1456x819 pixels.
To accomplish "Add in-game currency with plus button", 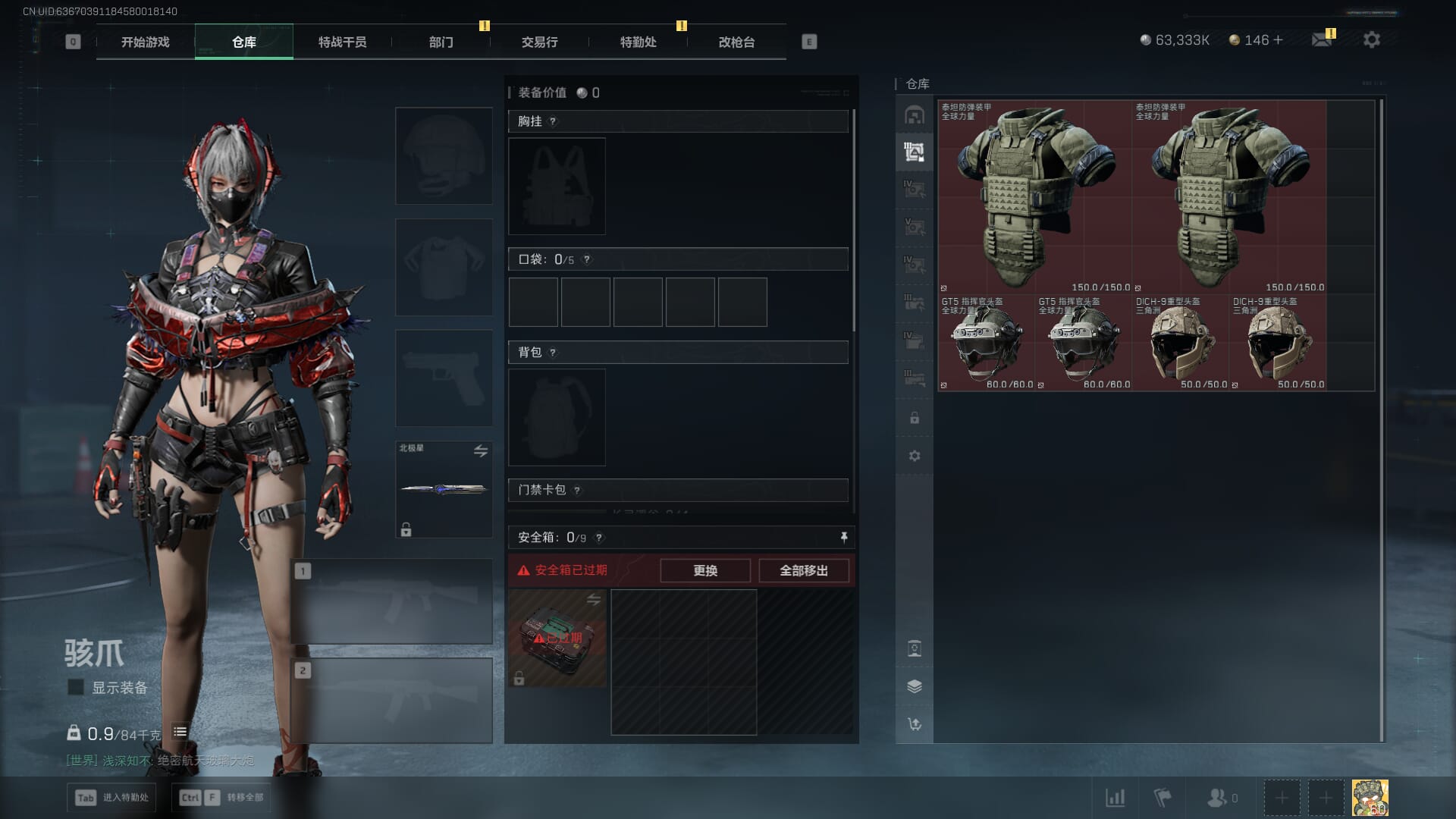I will click(x=1279, y=40).
